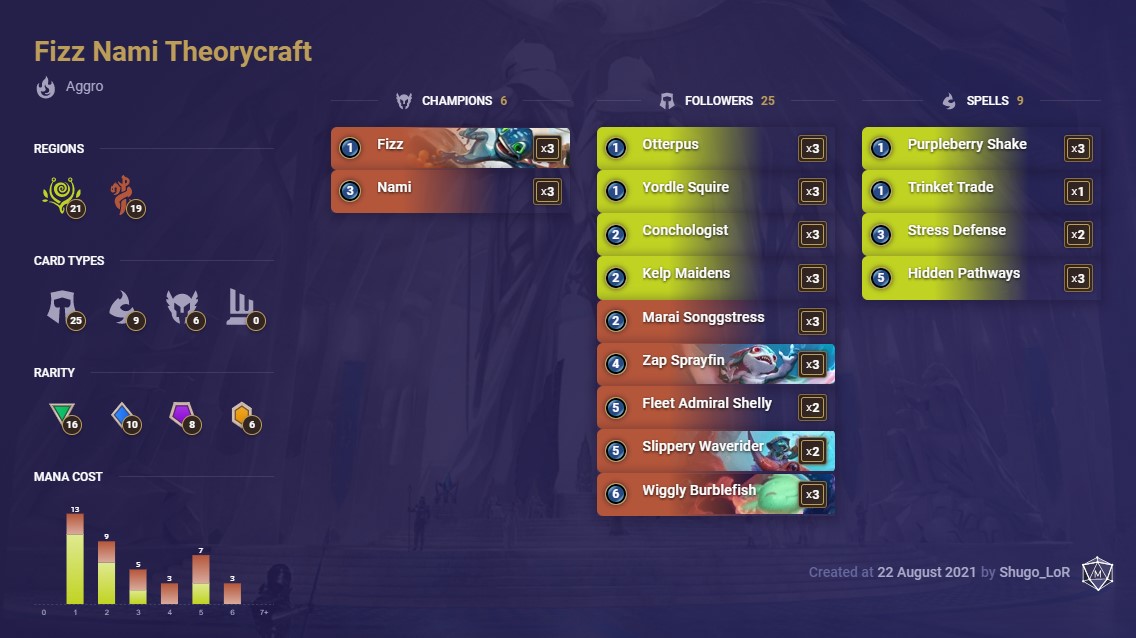Image resolution: width=1136 pixels, height=638 pixels.
Task: Click the green common rarity gem
Action: click(x=62, y=415)
